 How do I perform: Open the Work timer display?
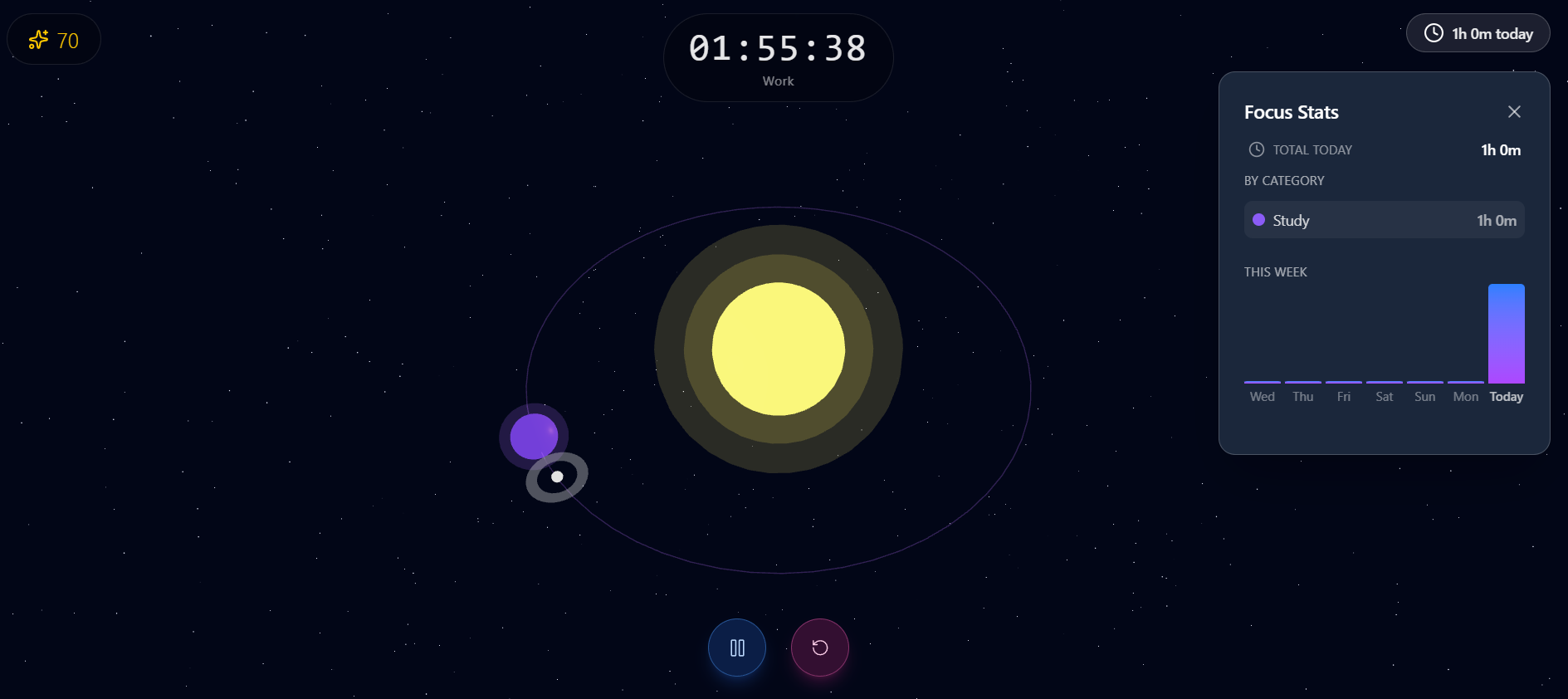point(778,57)
